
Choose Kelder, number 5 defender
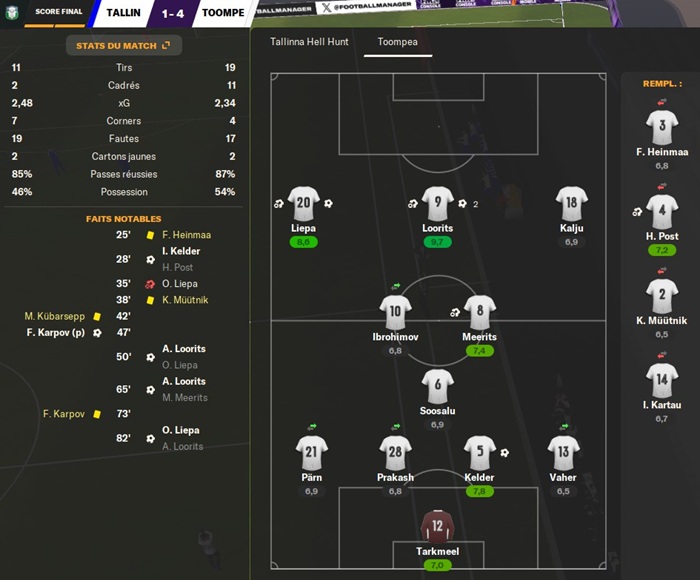coord(480,453)
